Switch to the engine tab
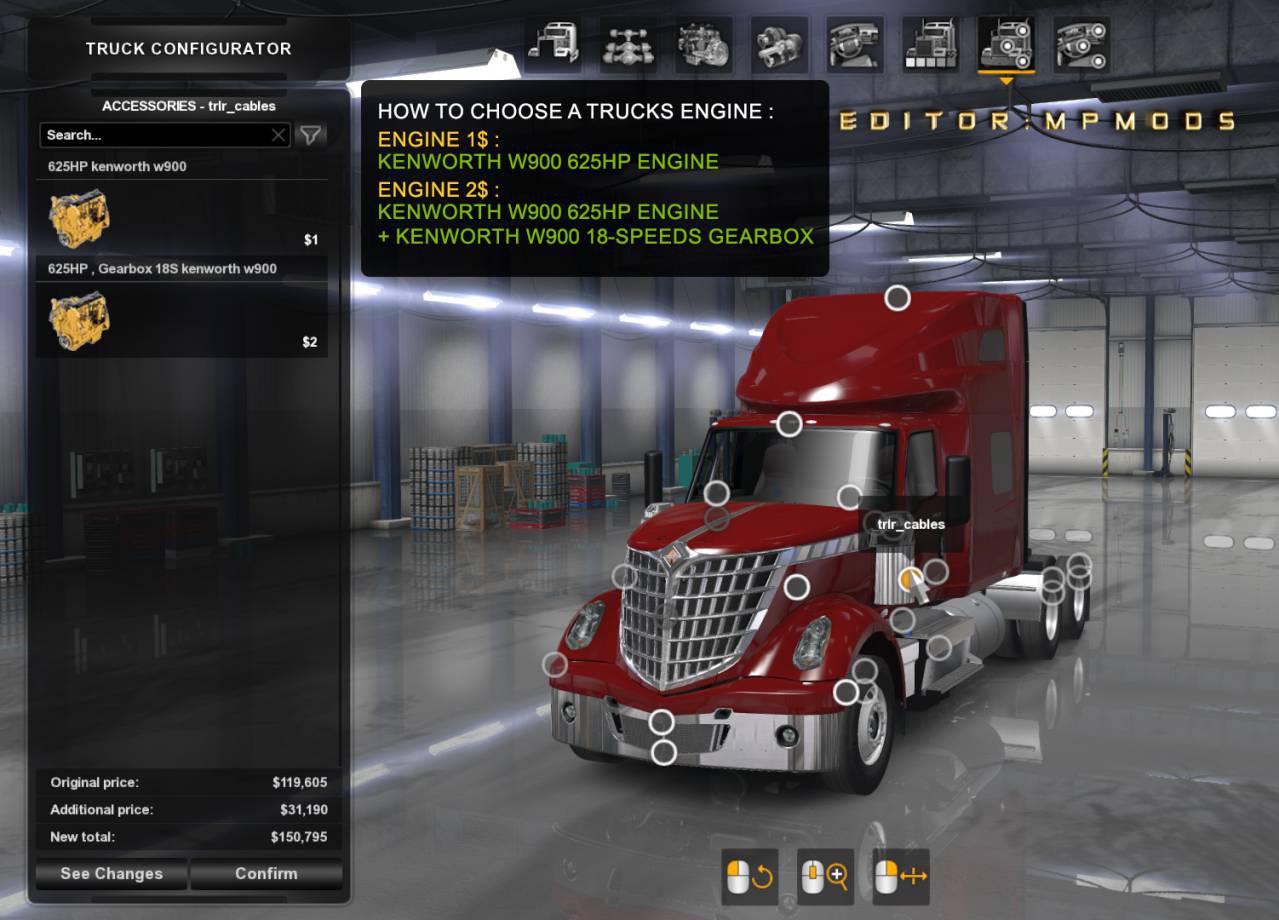The width and height of the screenshot is (1279, 920). point(703,45)
